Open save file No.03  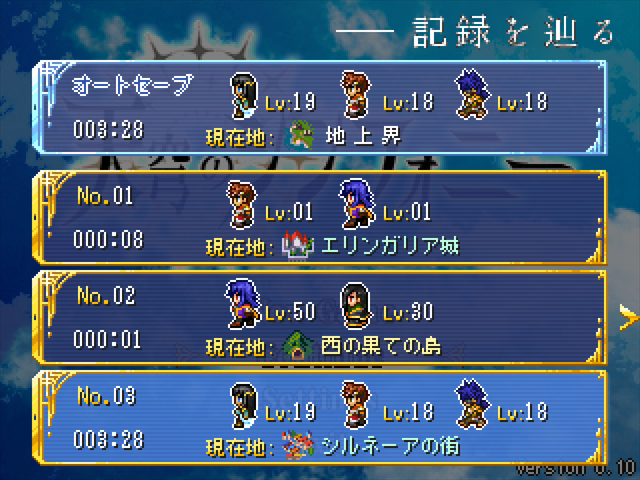pyautogui.click(x=320, y=417)
